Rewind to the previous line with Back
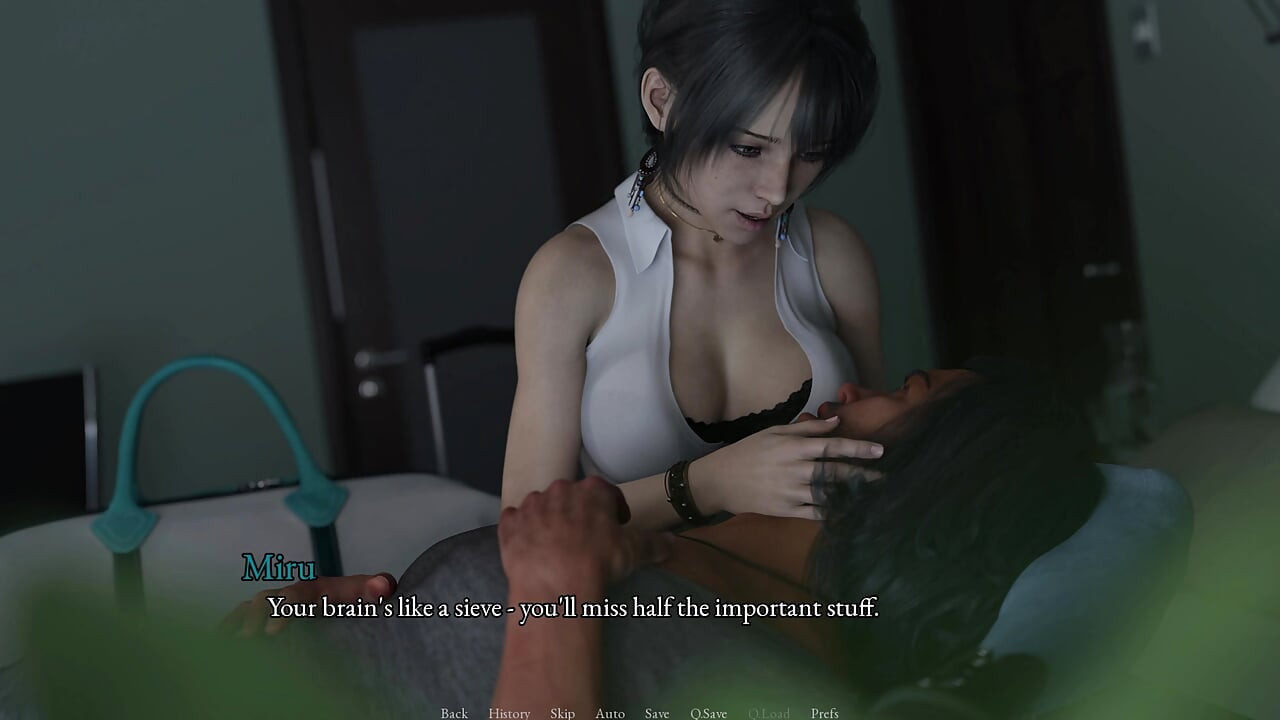The height and width of the screenshot is (720, 1280). click(x=453, y=713)
